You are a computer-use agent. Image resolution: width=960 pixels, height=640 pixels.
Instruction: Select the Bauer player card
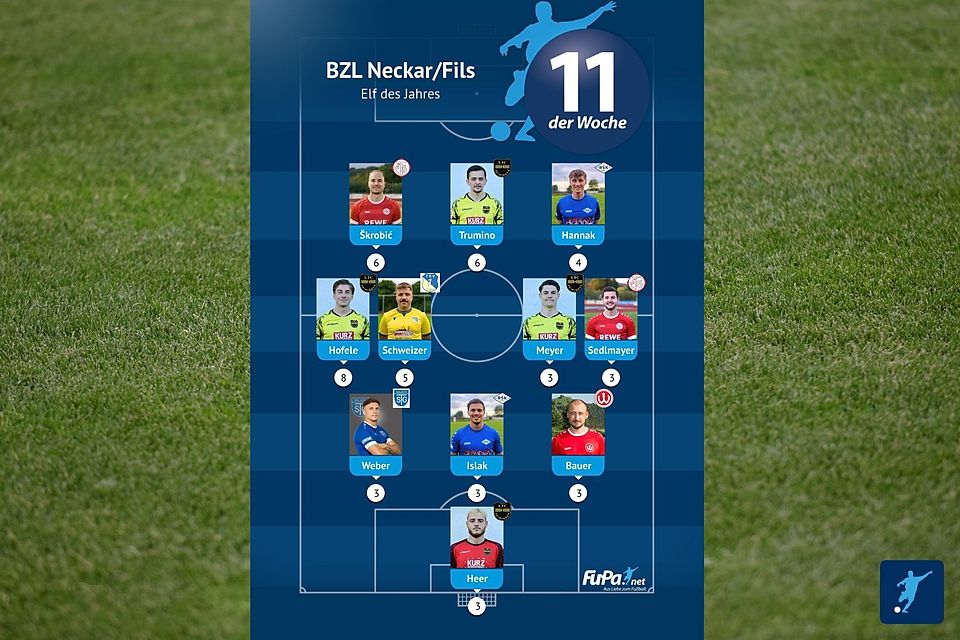tap(578, 433)
